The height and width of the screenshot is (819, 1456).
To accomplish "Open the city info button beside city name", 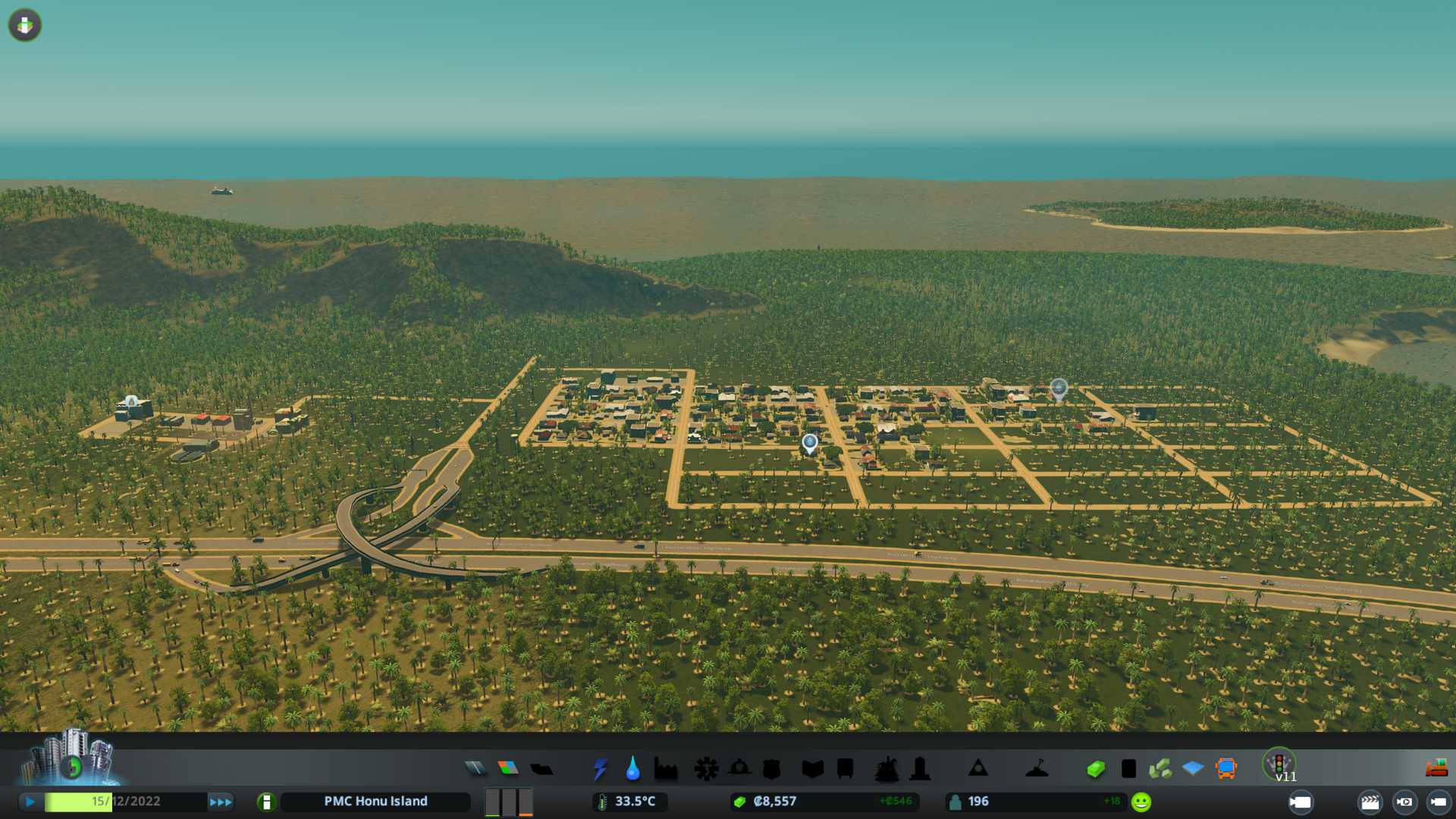I will point(266,802).
